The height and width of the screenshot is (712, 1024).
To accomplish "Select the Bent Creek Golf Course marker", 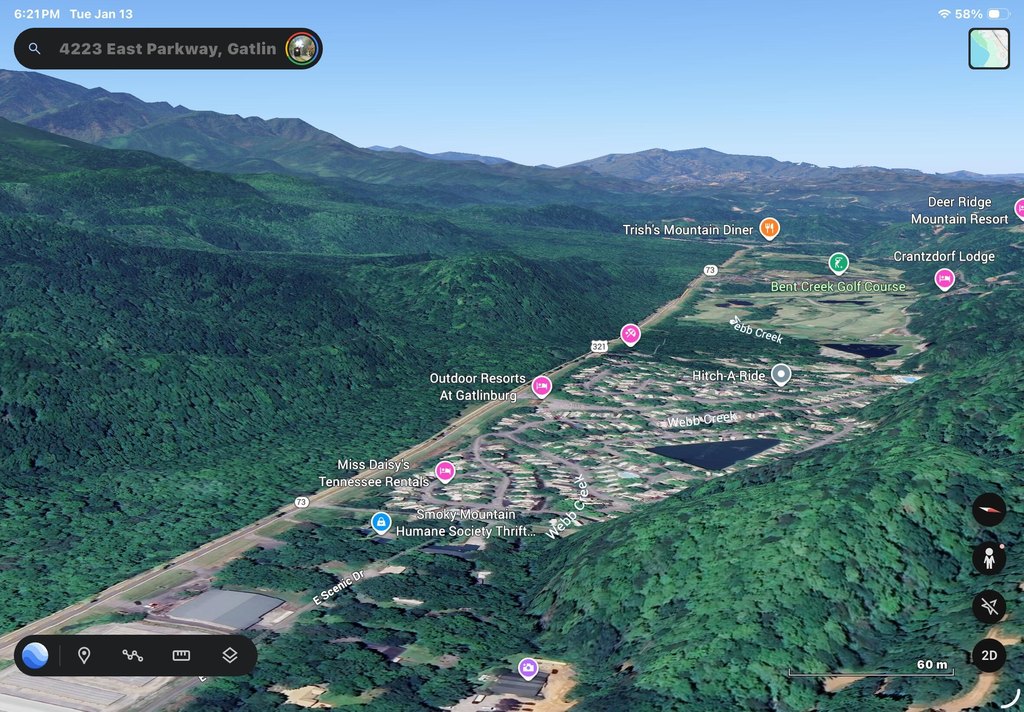I will 838,263.
